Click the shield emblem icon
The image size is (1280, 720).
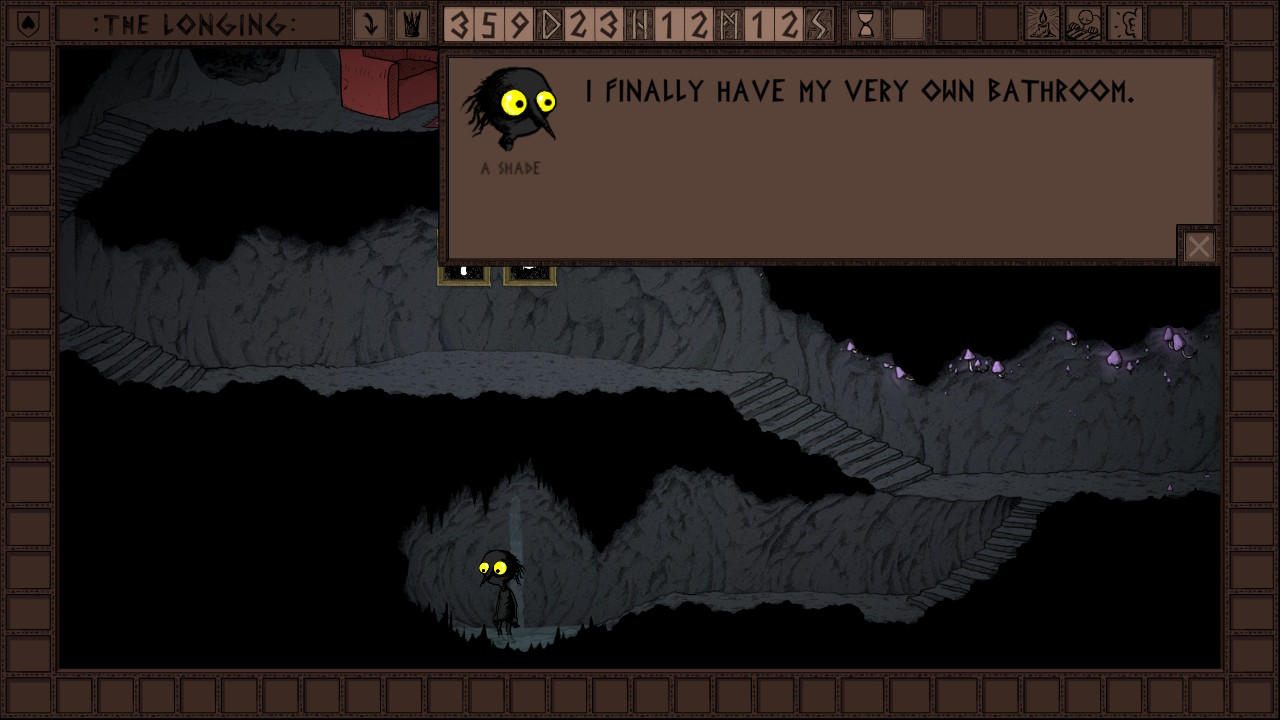point(29,24)
